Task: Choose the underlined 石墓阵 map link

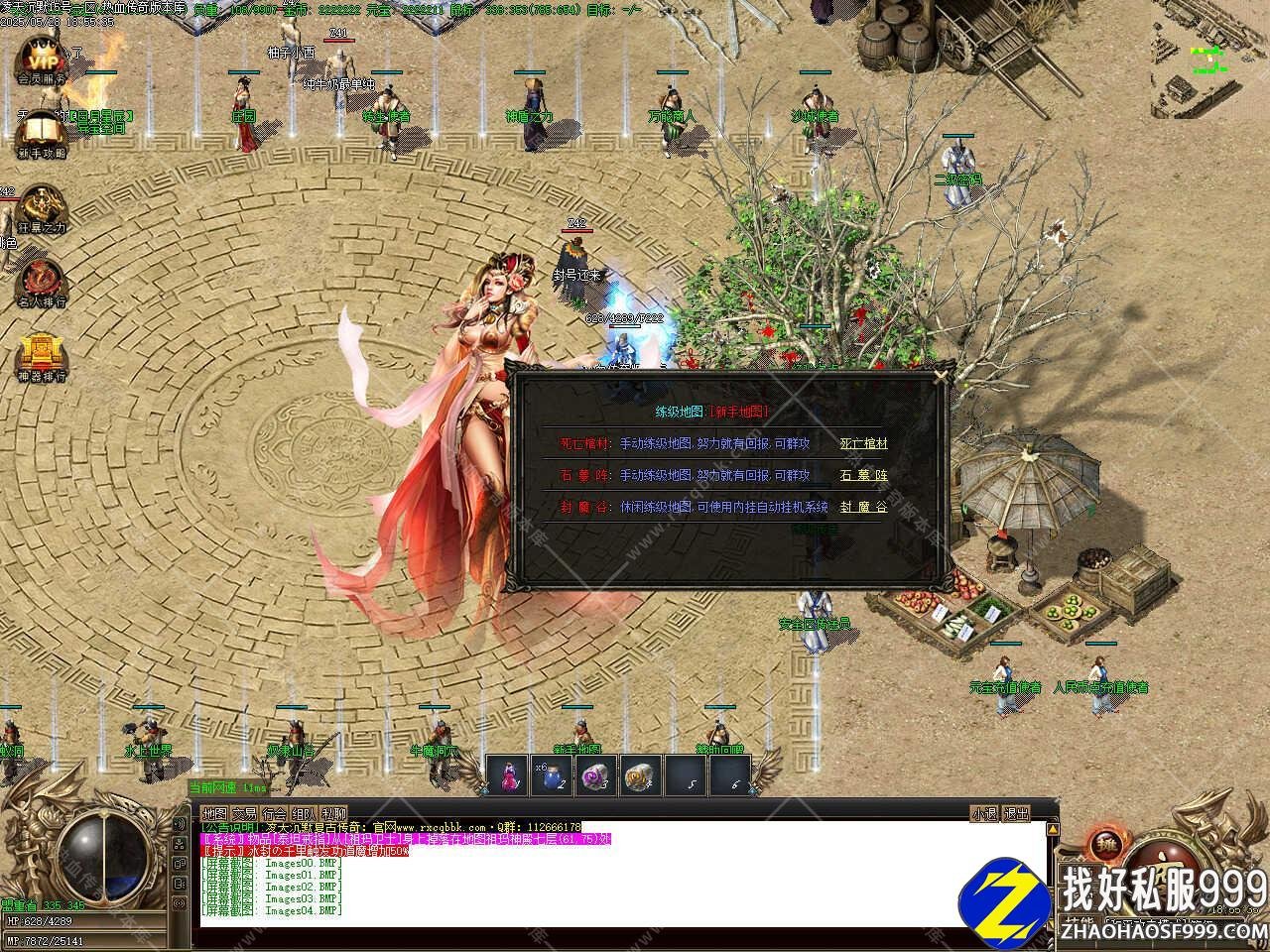Action: pos(863,475)
